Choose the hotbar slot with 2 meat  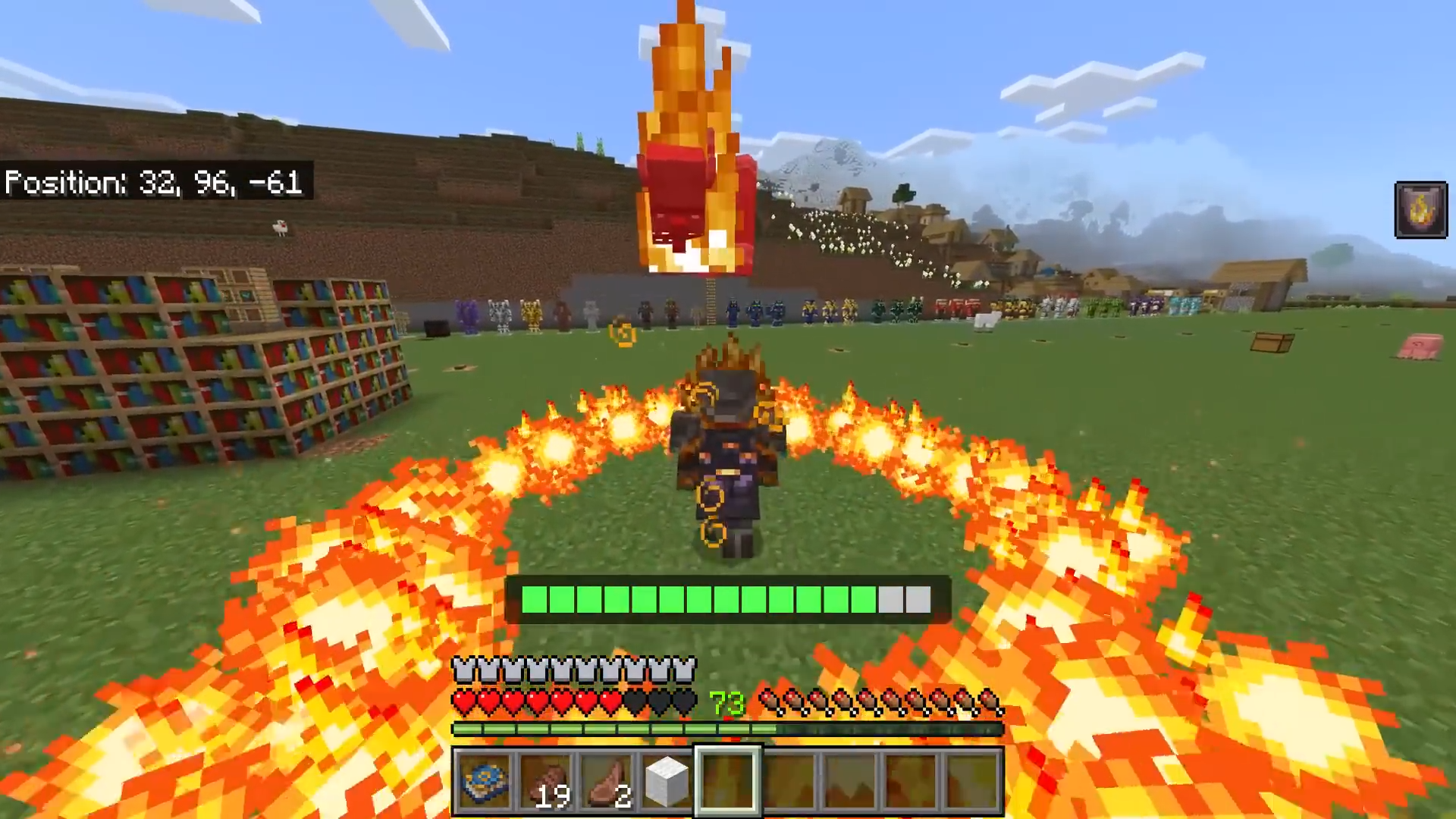607,781
